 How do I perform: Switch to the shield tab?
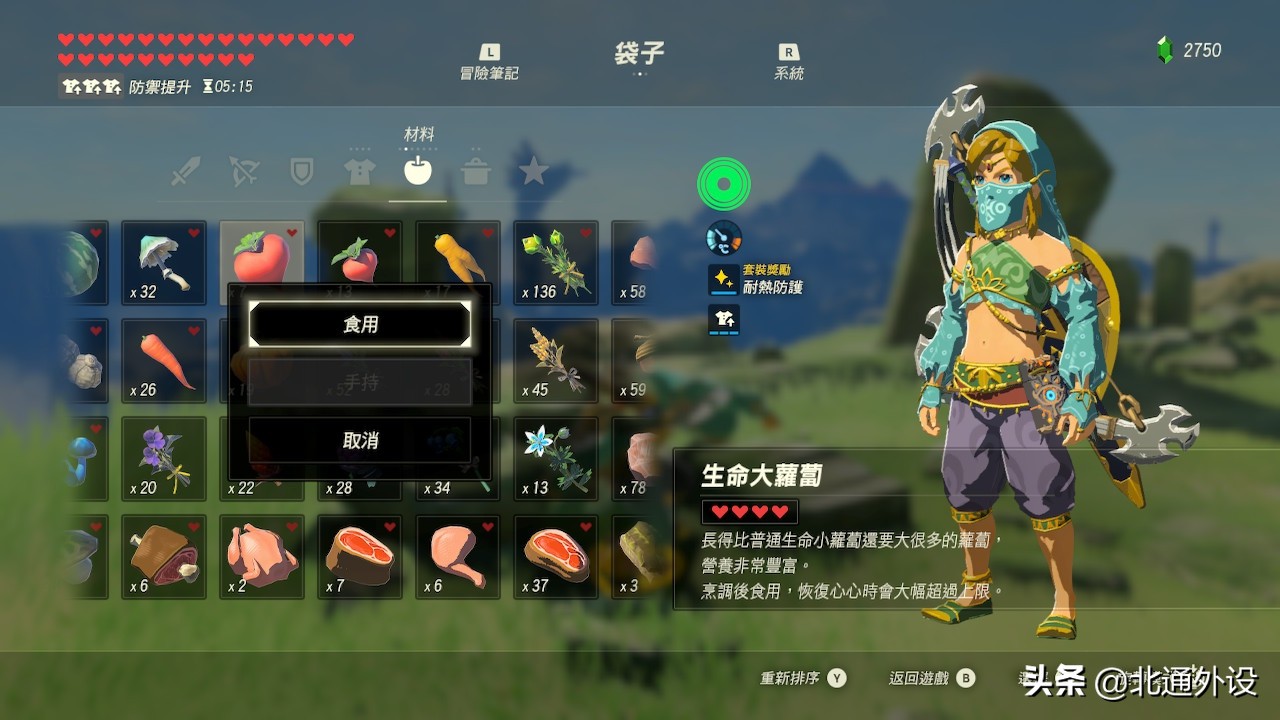(x=301, y=171)
